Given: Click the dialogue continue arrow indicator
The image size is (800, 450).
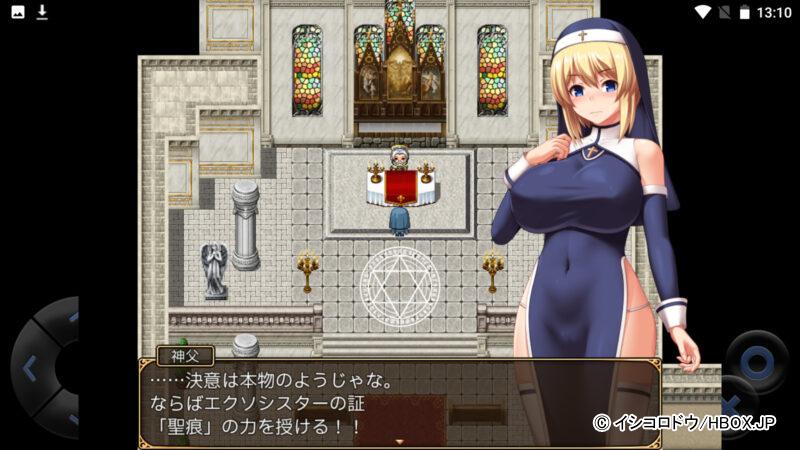Looking at the screenshot, I should coord(400,441).
